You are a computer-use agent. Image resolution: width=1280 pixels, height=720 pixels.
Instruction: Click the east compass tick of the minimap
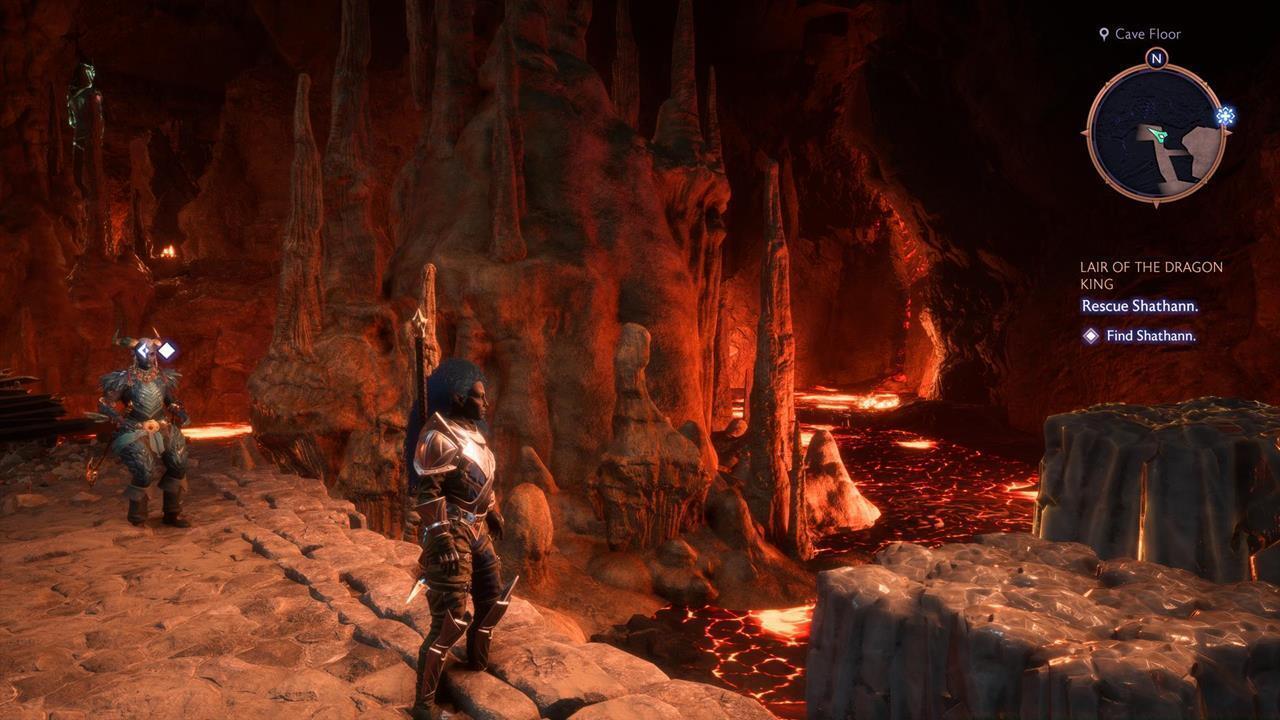(1229, 133)
